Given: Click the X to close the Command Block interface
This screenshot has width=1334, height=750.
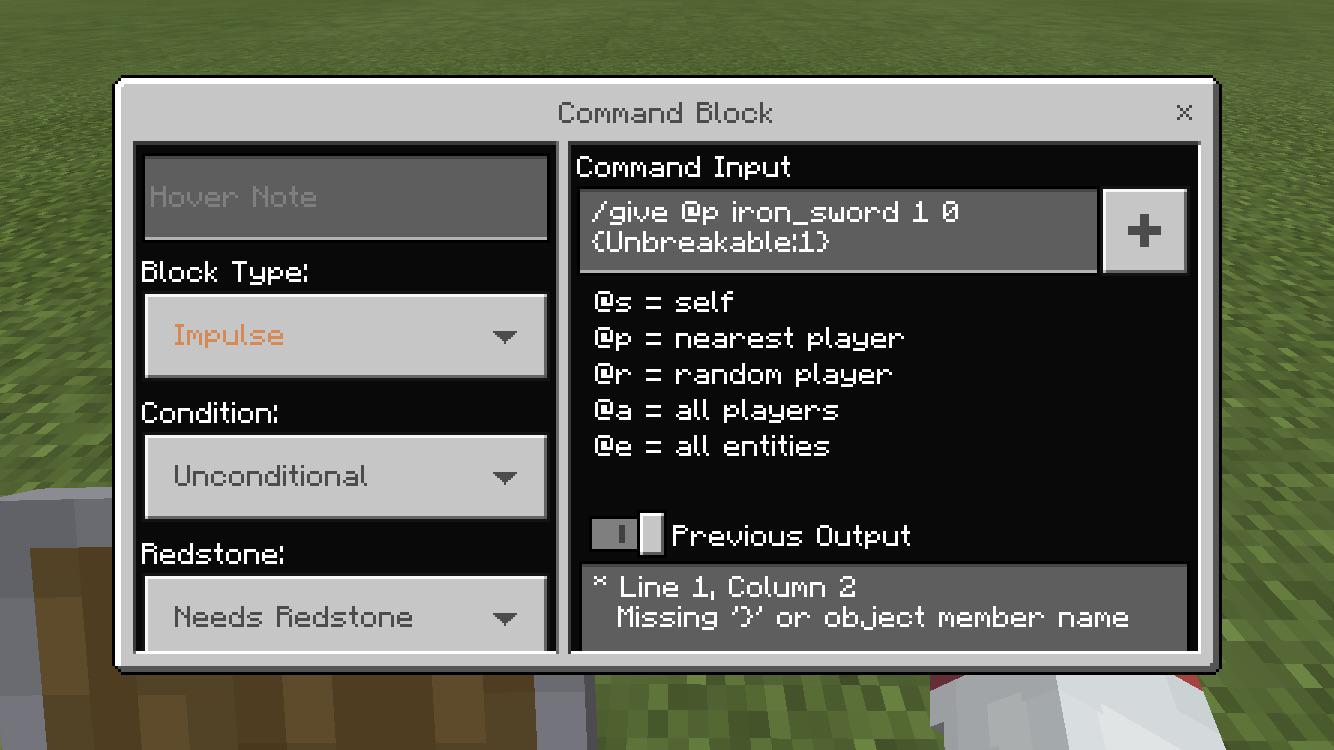Looking at the screenshot, I should pyautogui.click(x=1185, y=113).
